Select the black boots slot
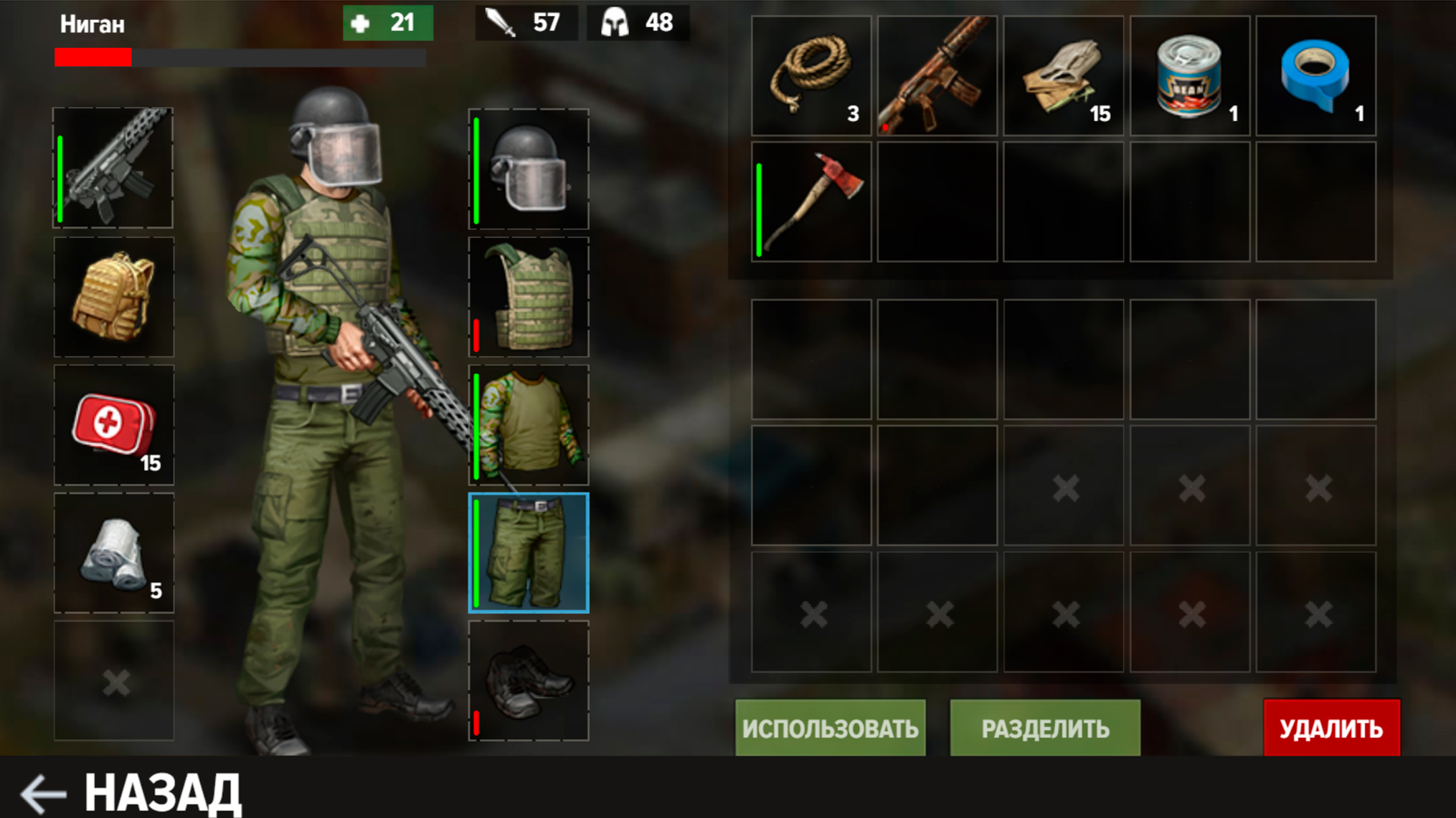The width and height of the screenshot is (1456, 818). 529,681
